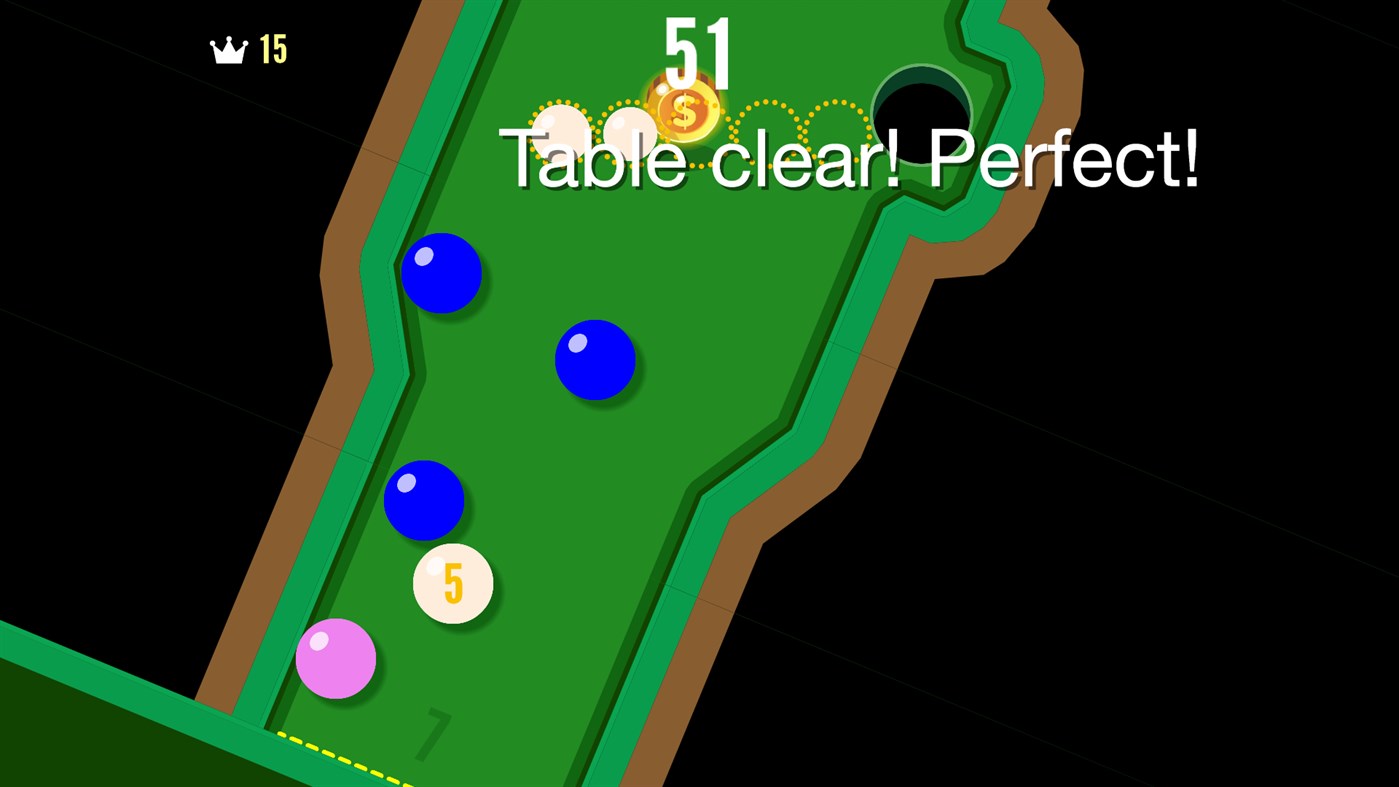Click the leftmost cue ball at the top
This screenshot has height=787, width=1399.
pos(560,128)
